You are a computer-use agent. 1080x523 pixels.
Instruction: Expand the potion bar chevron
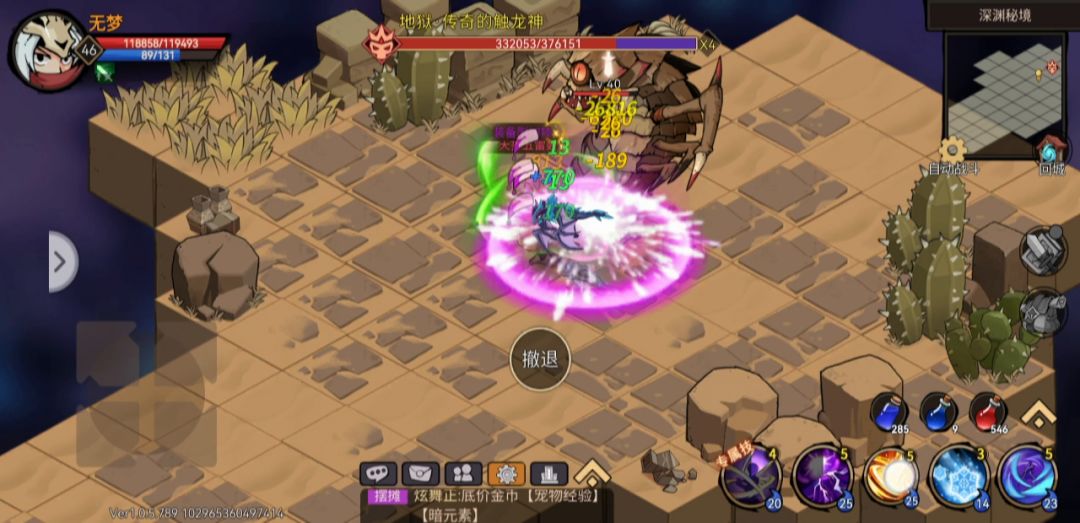(1039, 412)
